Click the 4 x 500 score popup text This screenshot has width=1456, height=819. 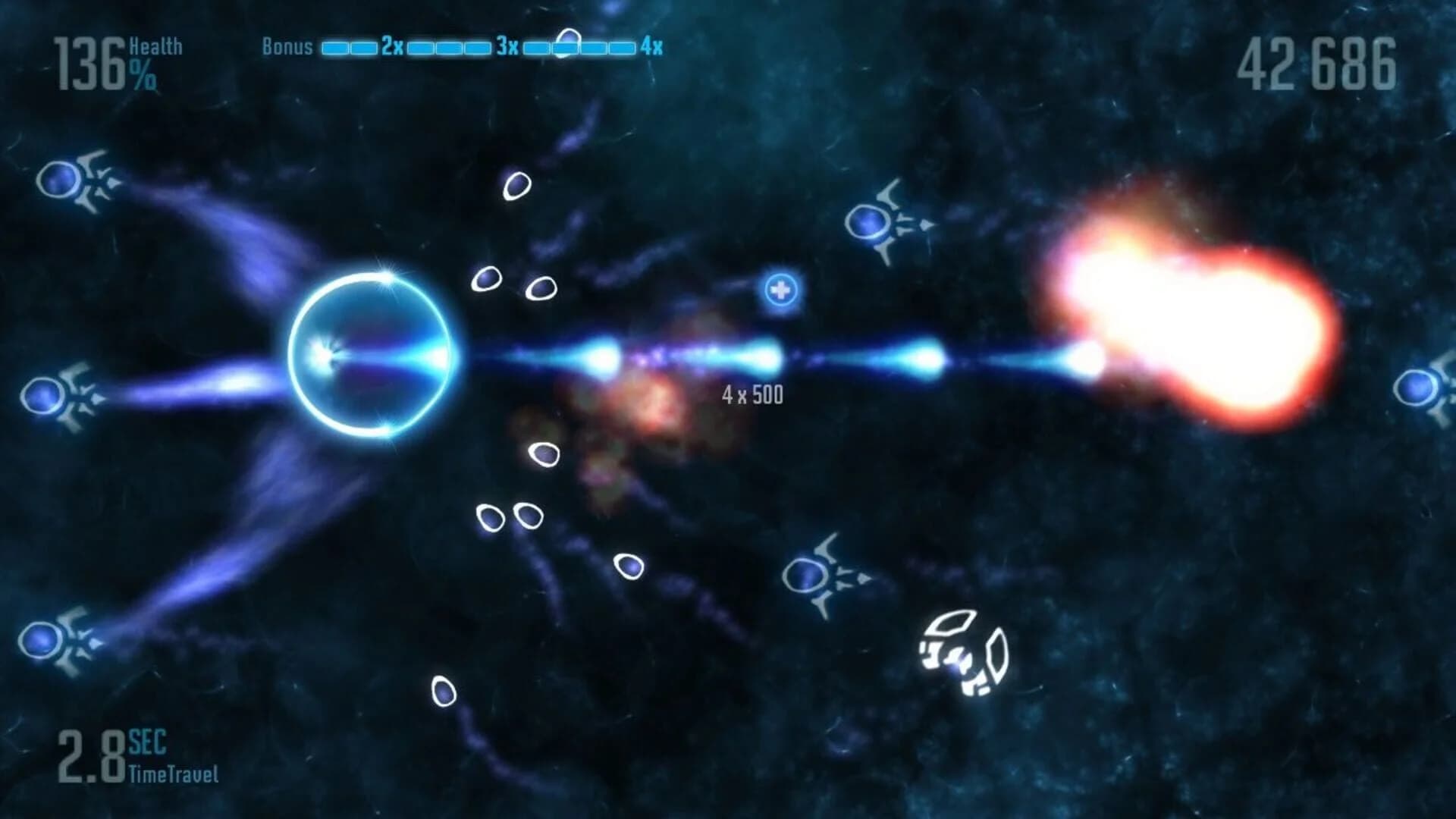pos(753,394)
